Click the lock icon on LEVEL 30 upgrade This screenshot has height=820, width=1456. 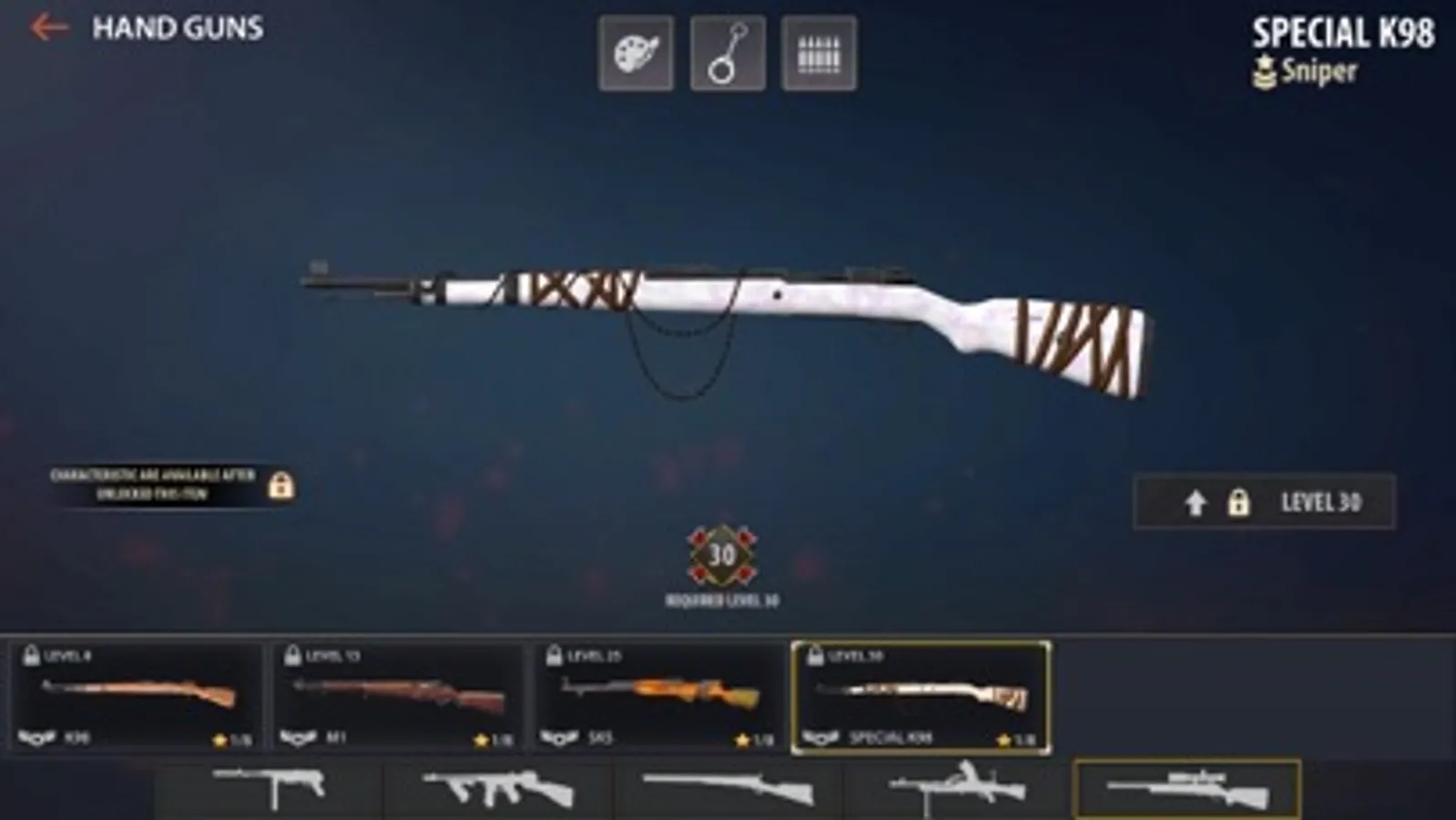1241,502
